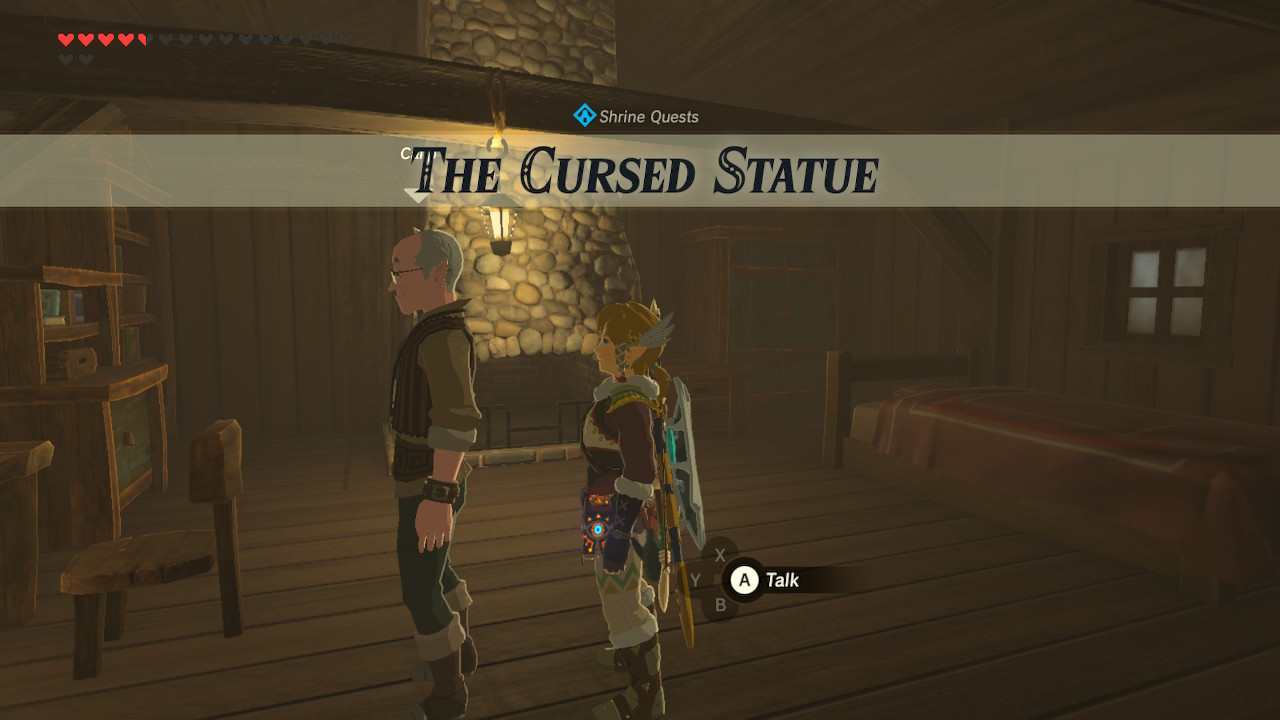Click the A button circle icon

point(744,579)
